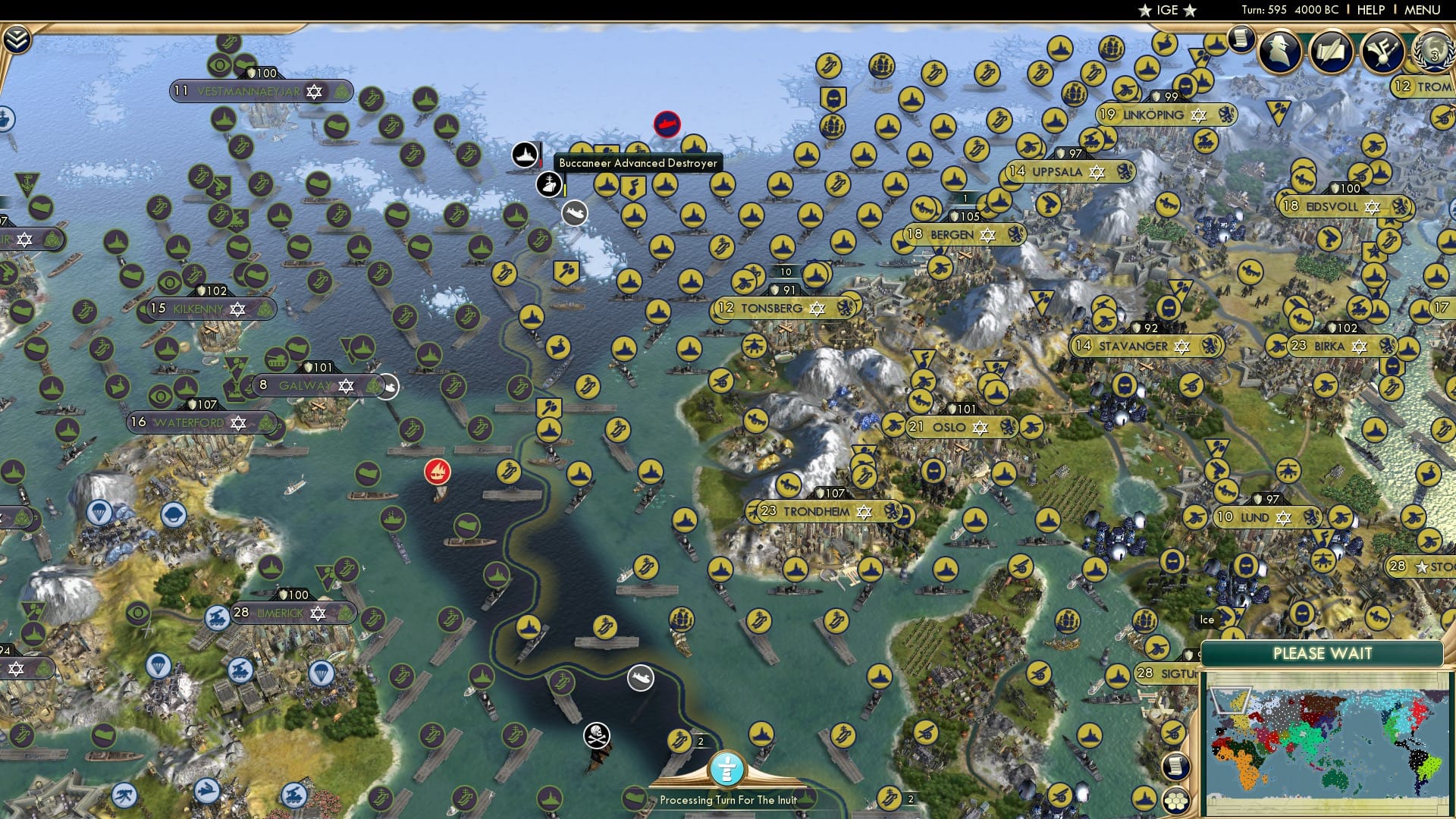Click the Inuit turn-processing indicator at bottom center
This screenshot has height=819, width=1456.
[x=727, y=768]
